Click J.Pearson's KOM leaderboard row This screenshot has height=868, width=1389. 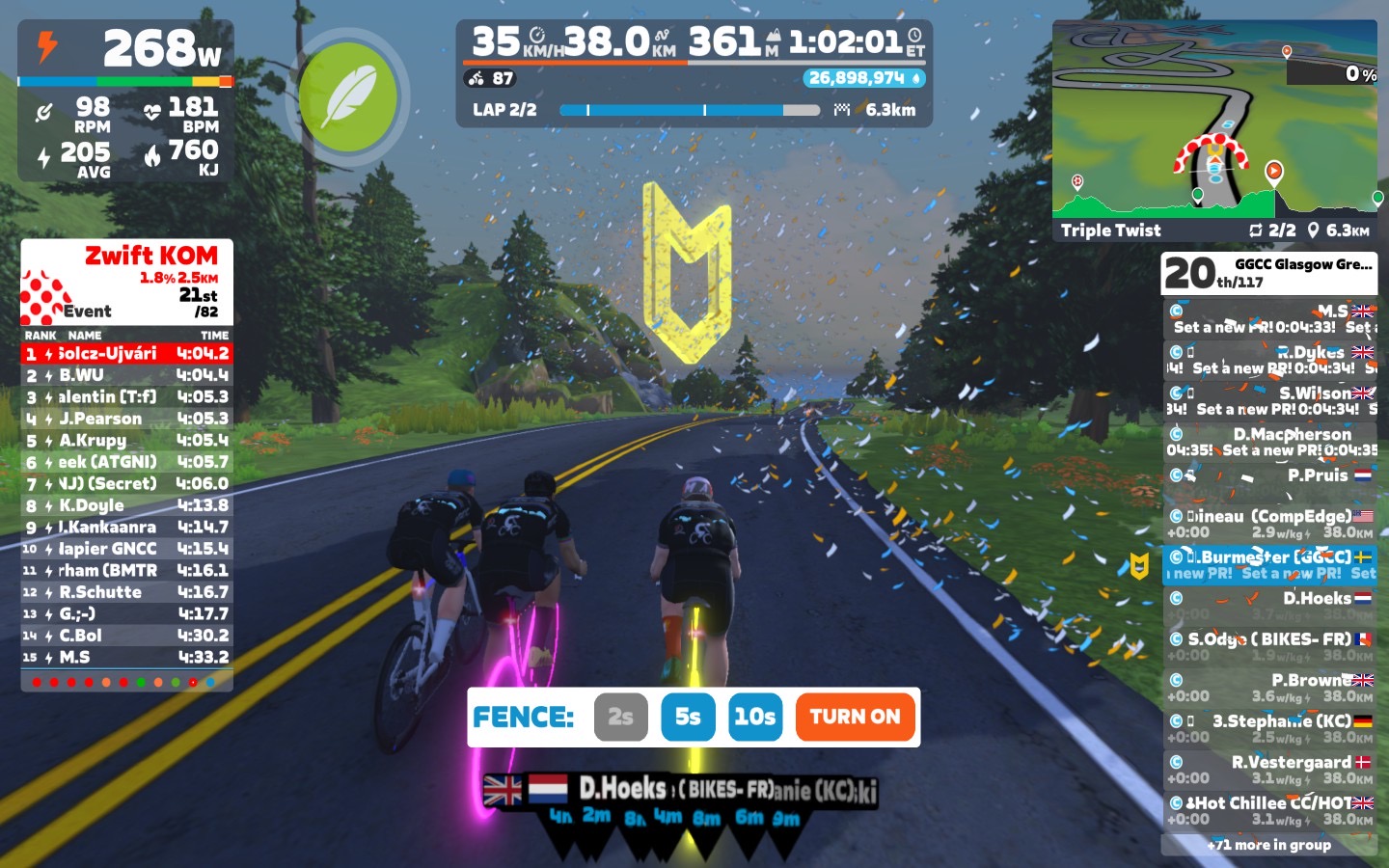[126, 419]
